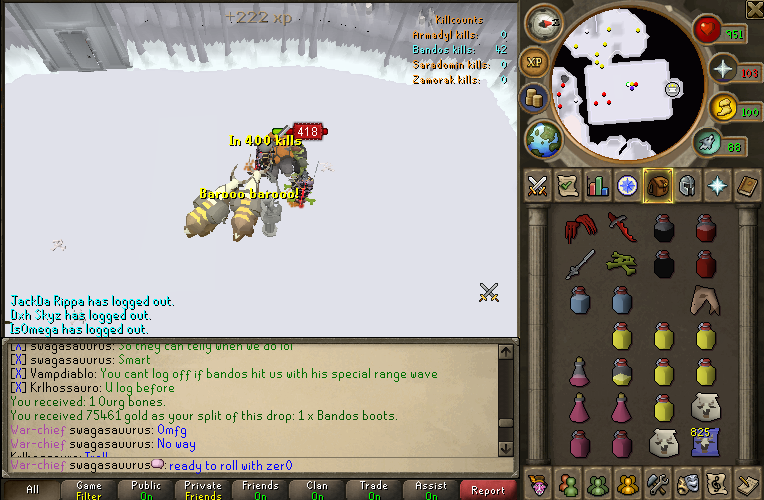
Task: Toggle the Trade chat filter
Action: point(374,490)
